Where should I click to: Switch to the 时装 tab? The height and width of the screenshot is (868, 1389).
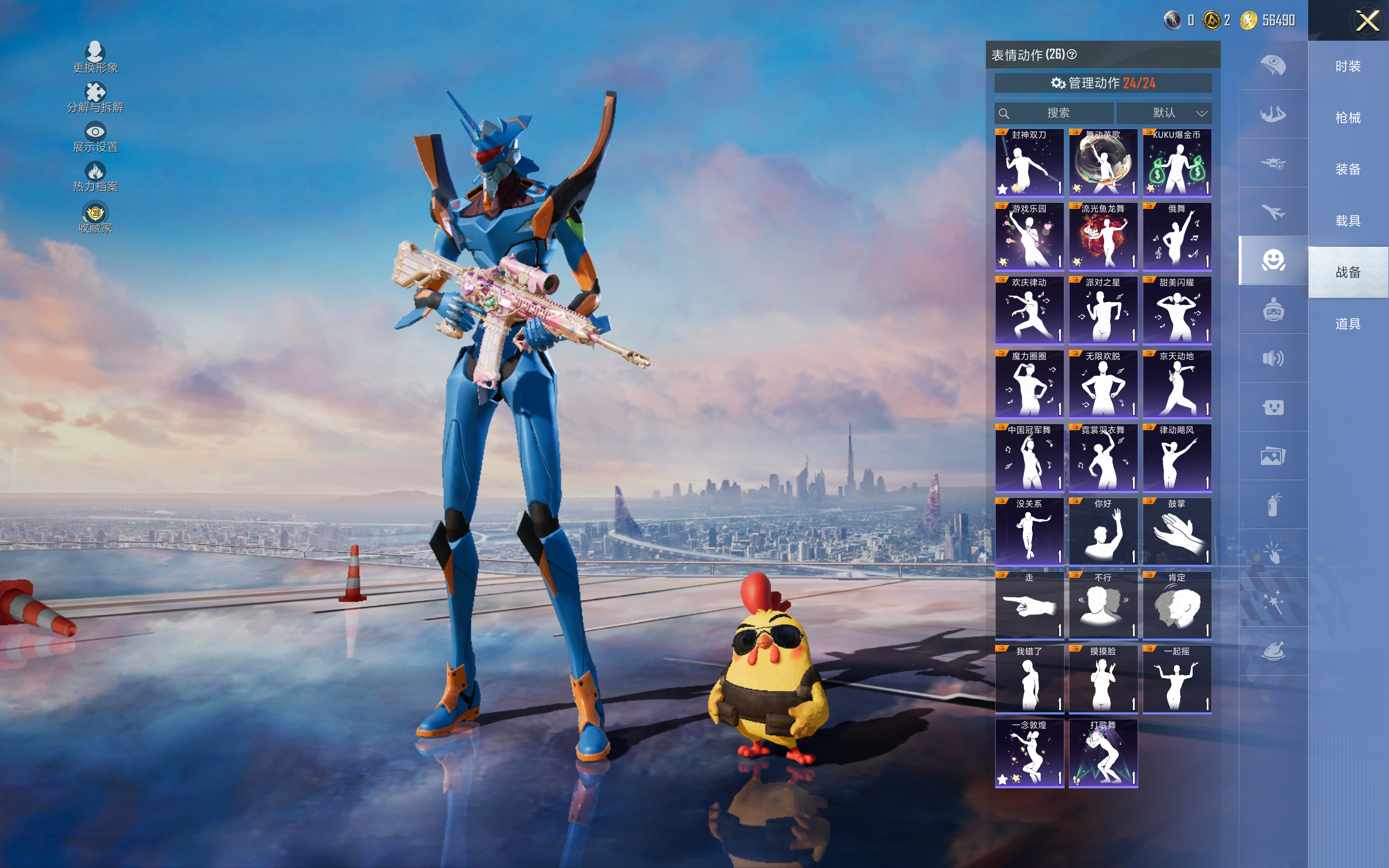(x=1348, y=66)
